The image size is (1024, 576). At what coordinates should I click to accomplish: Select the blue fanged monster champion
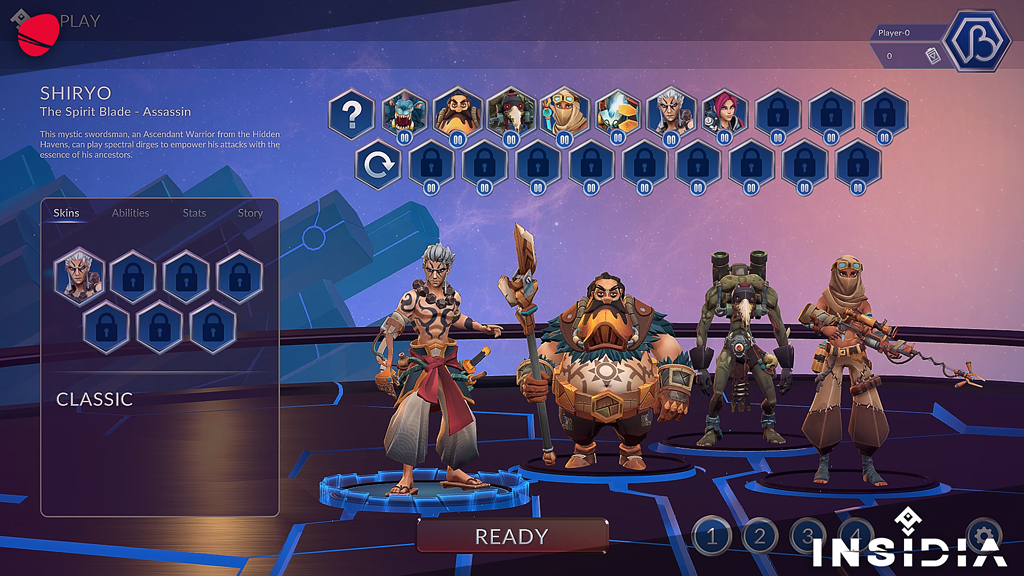[x=404, y=113]
